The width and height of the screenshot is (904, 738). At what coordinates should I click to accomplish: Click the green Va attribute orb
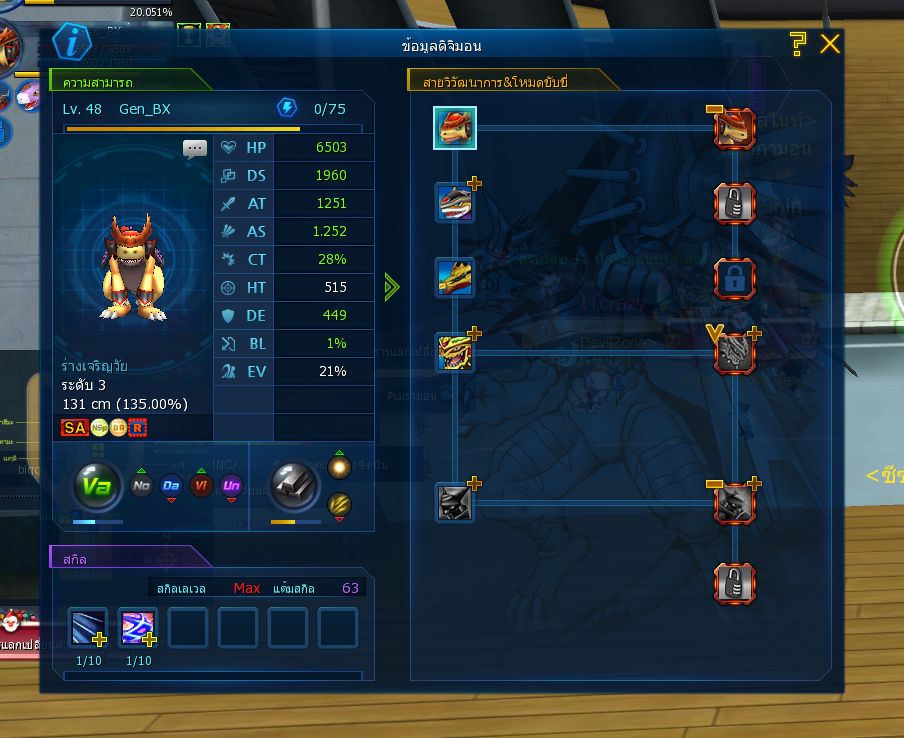point(96,487)
